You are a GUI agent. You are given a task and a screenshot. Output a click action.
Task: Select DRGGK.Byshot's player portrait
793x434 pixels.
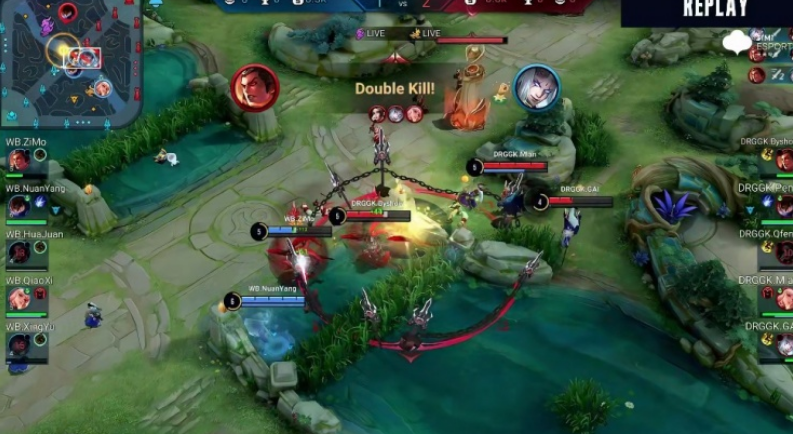[x=784, y=161]
